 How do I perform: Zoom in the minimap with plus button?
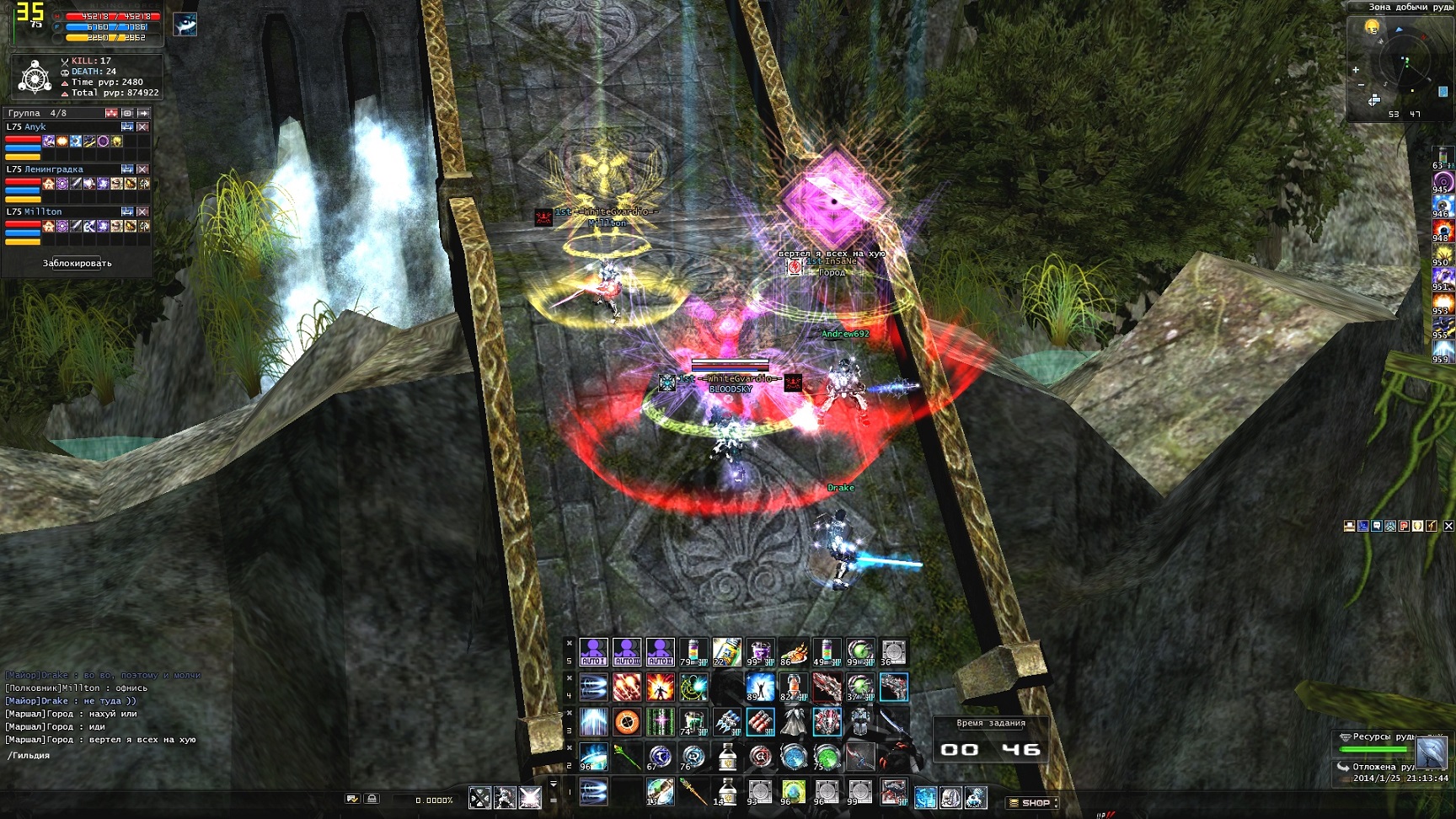tap(1356, 70)
